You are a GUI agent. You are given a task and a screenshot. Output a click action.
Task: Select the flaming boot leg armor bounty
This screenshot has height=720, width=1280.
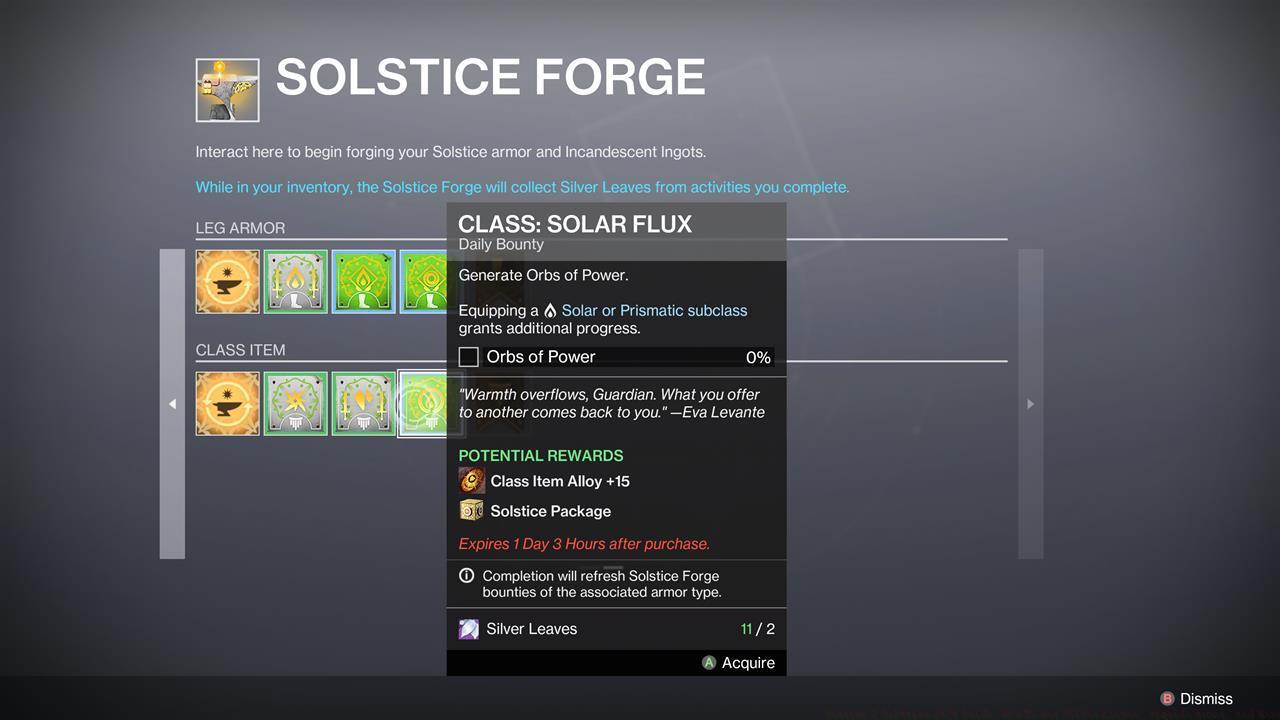point(295,281)
